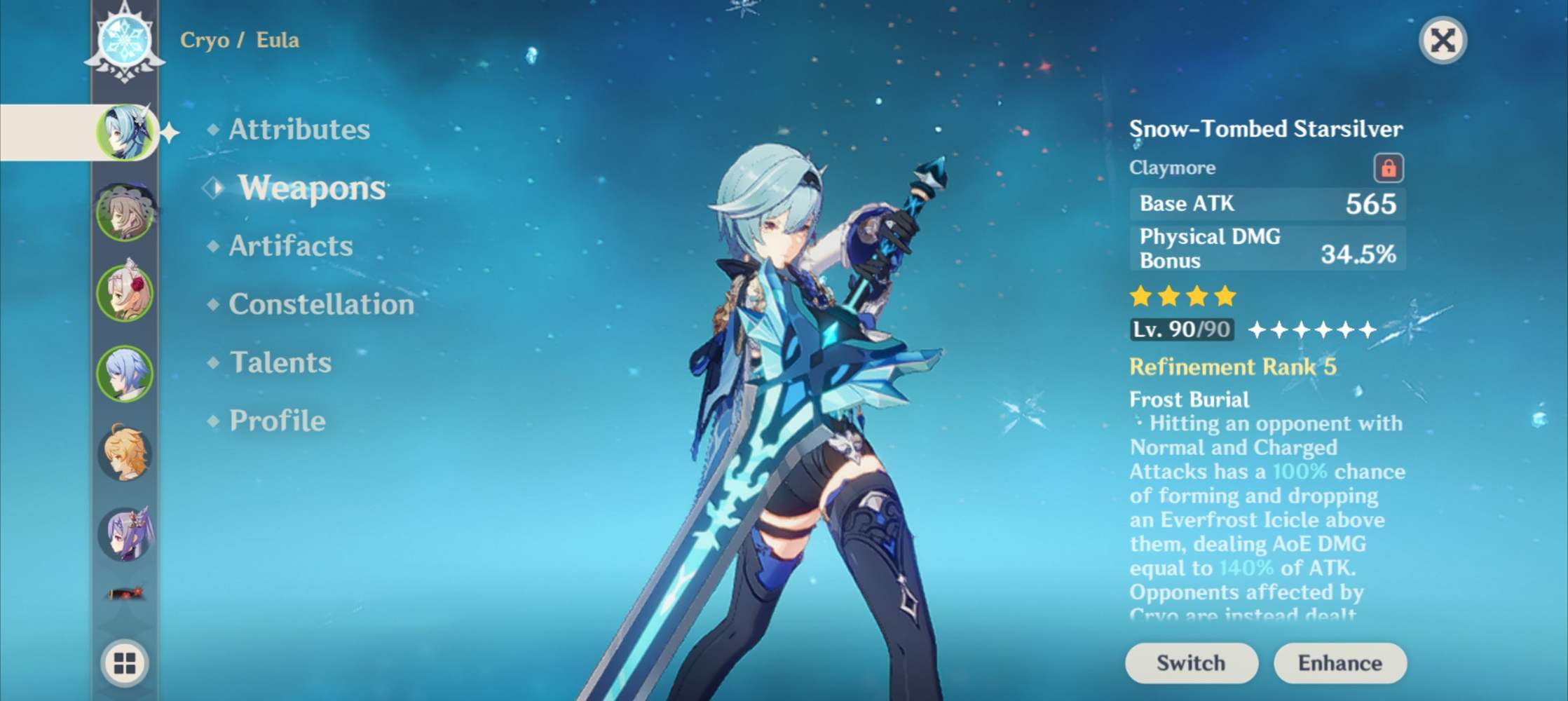Open the Profile section for Eula

[278, 421]
